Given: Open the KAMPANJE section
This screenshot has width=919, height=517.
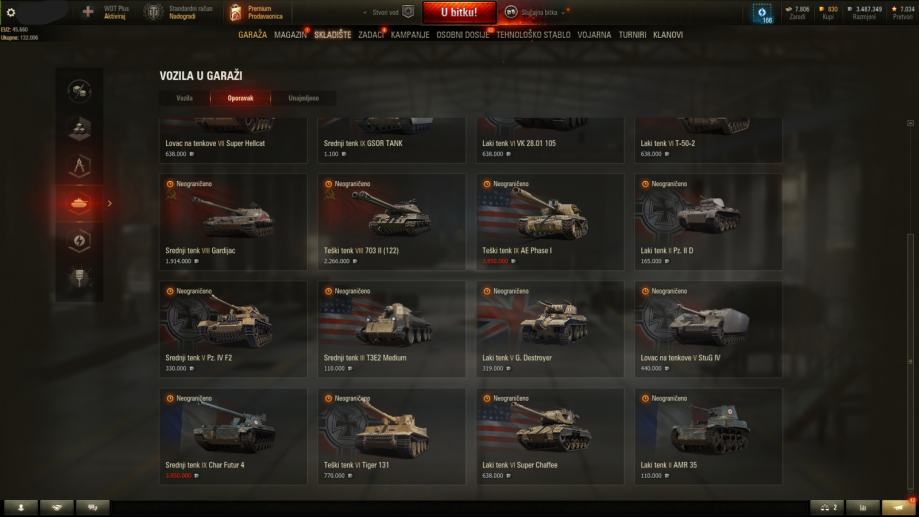Looking at the screenshot, I should 410,35.
